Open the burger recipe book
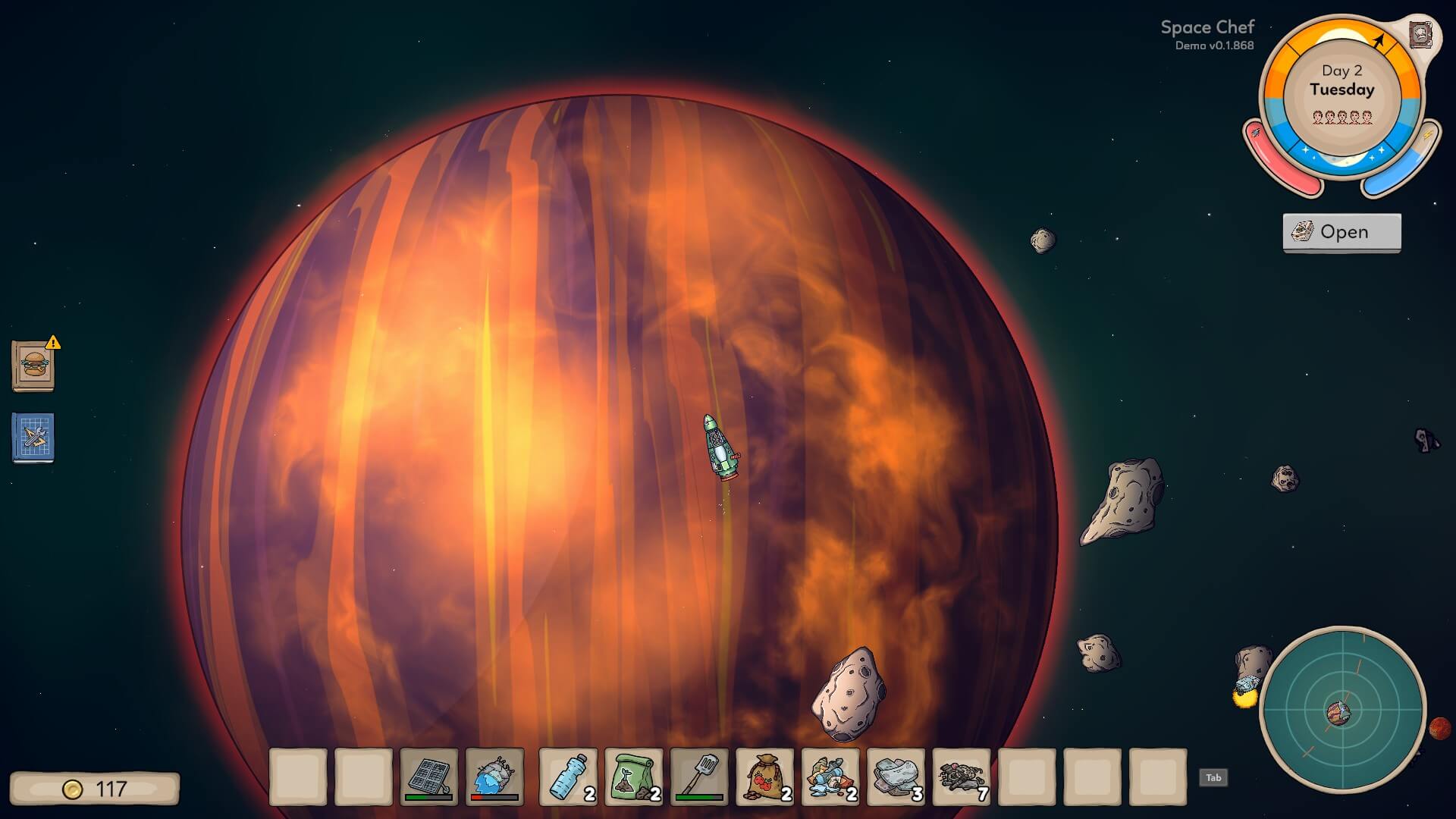 33,366
